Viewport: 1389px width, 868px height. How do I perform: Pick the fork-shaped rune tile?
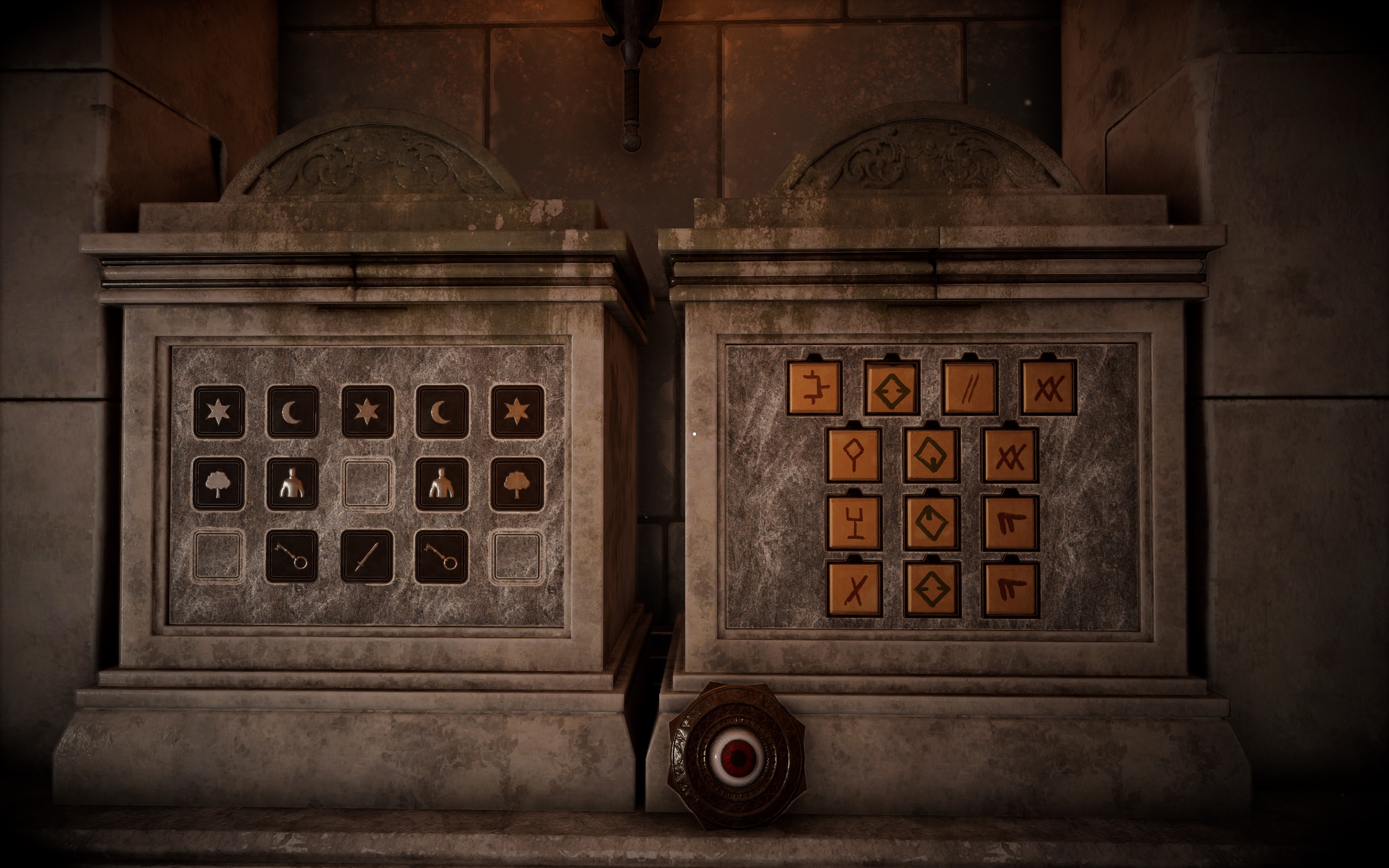tap(854, 522)
